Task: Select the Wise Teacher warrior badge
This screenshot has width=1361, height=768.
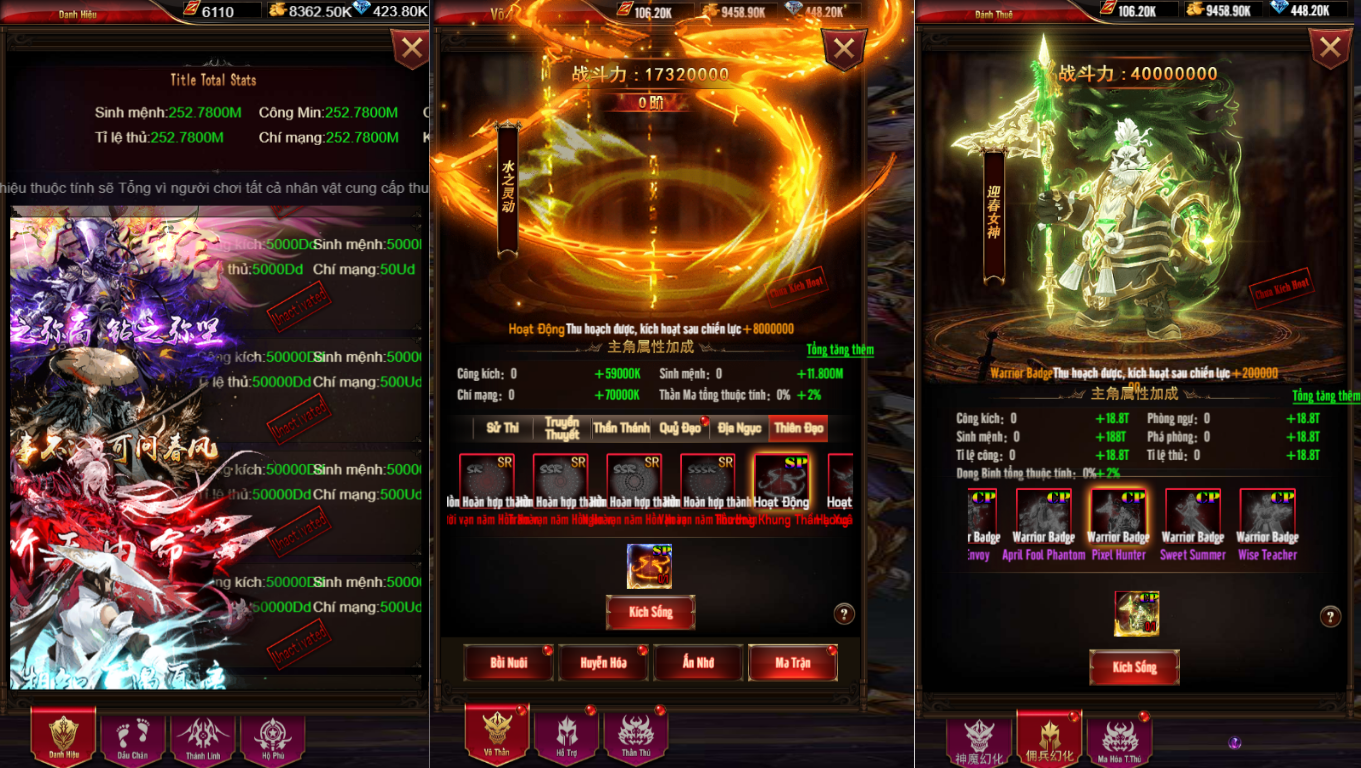Action: (x=1267, y=525)
